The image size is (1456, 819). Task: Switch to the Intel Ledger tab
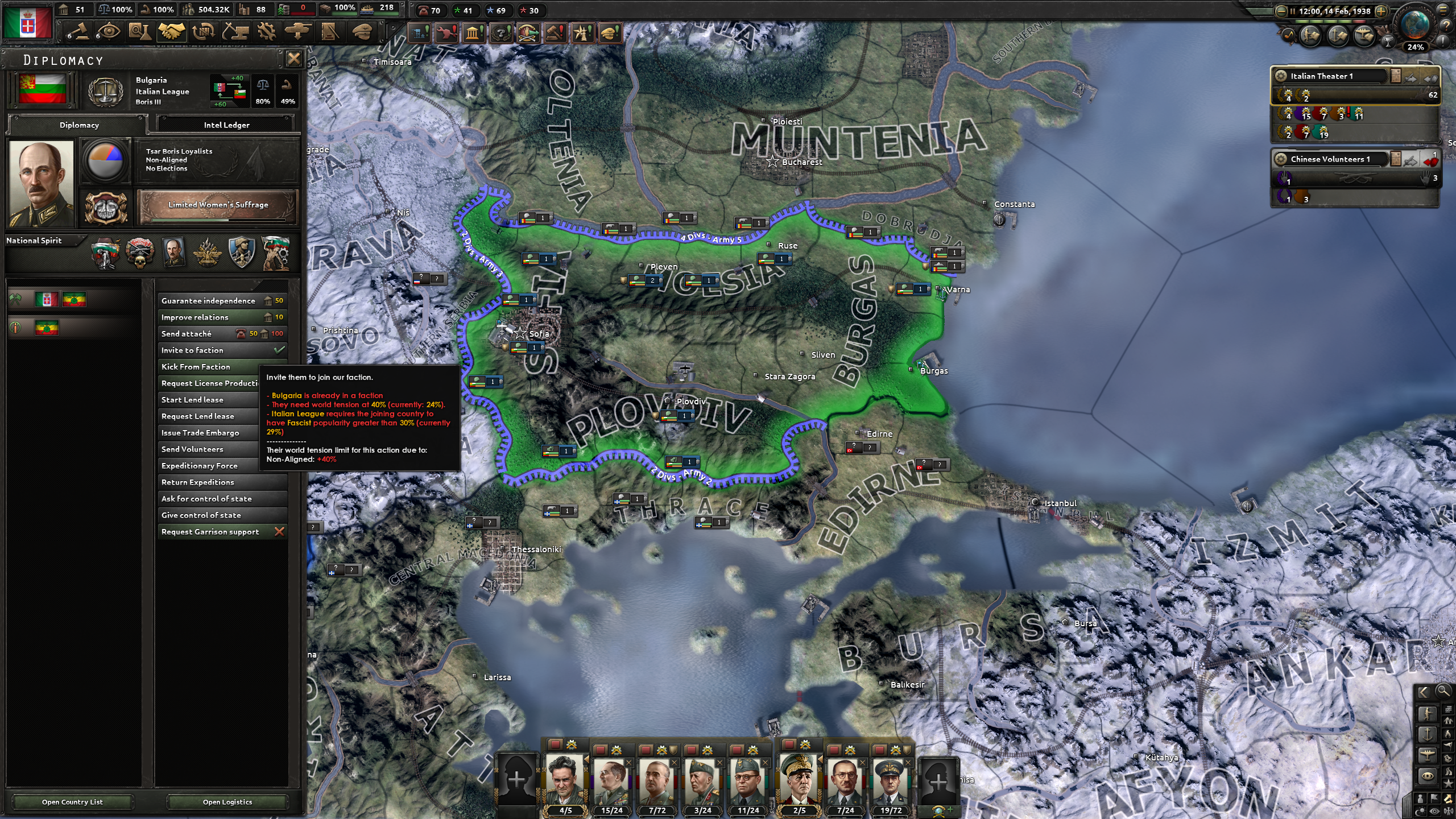click(226, 125)
